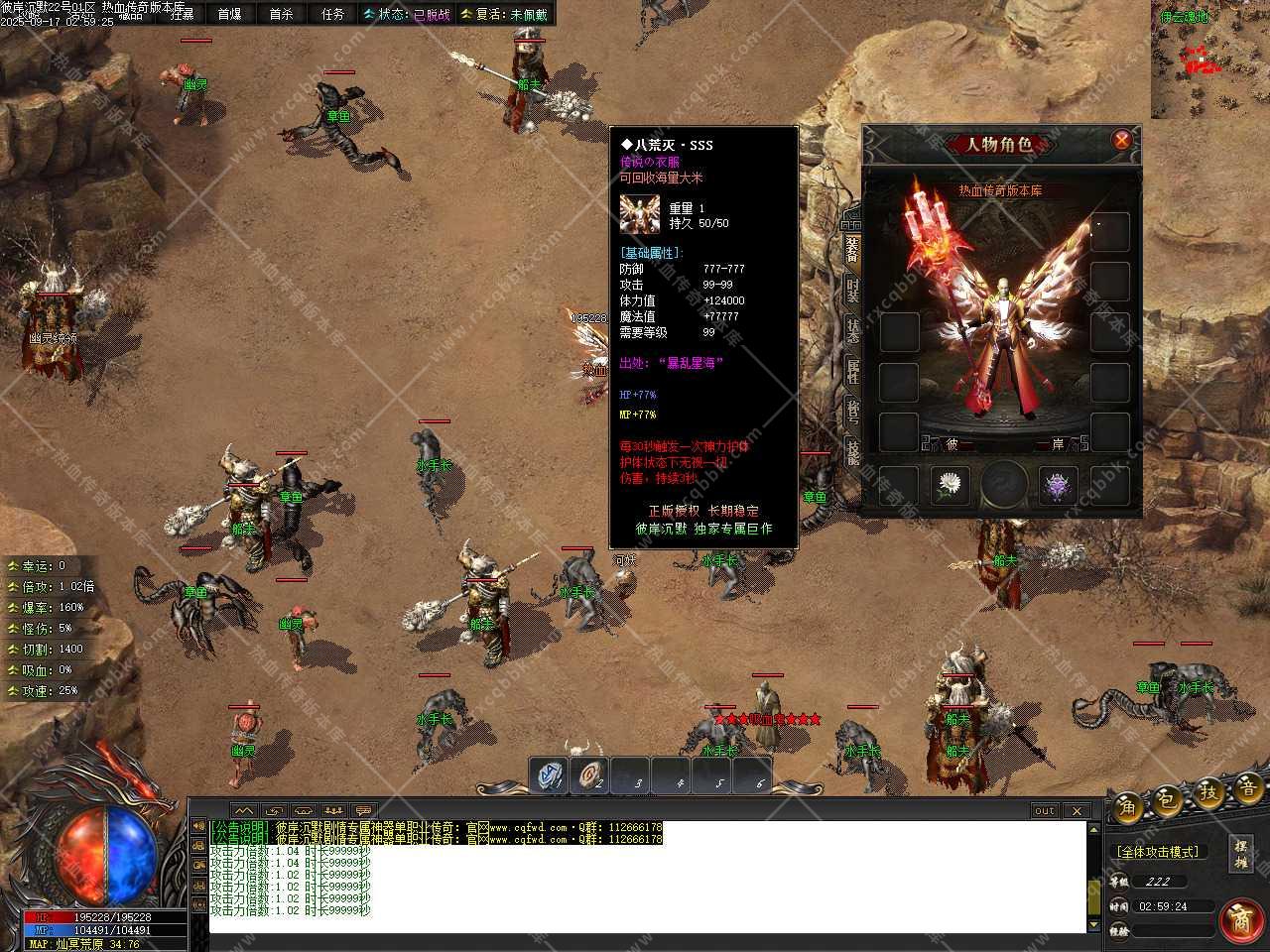
Task: Switch to the 属性 attributes tab
Action: coord(852,370)
